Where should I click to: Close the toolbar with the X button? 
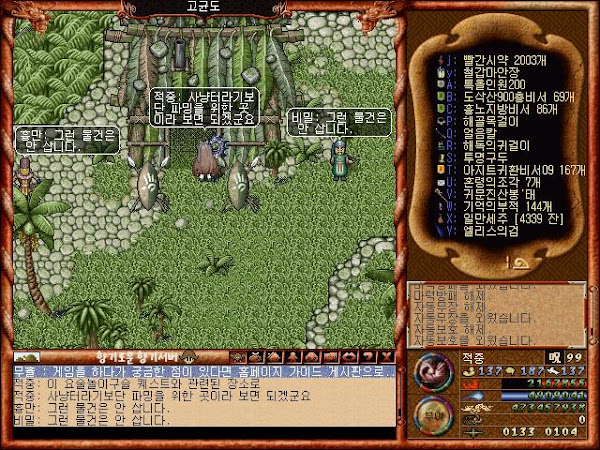[x=387, y=356]
